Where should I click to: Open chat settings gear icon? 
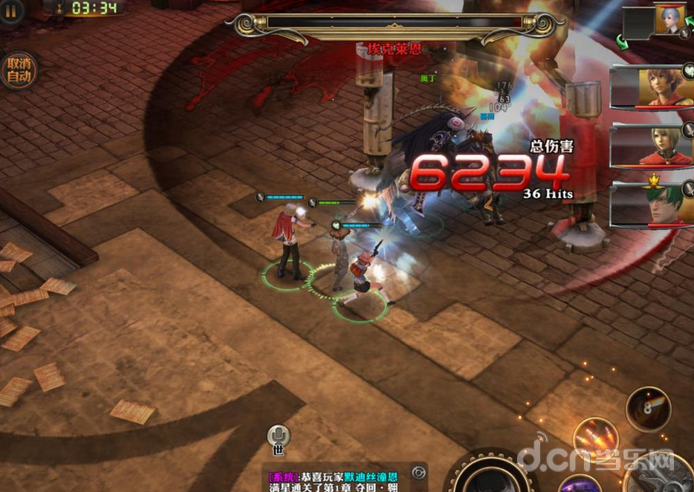419,471
